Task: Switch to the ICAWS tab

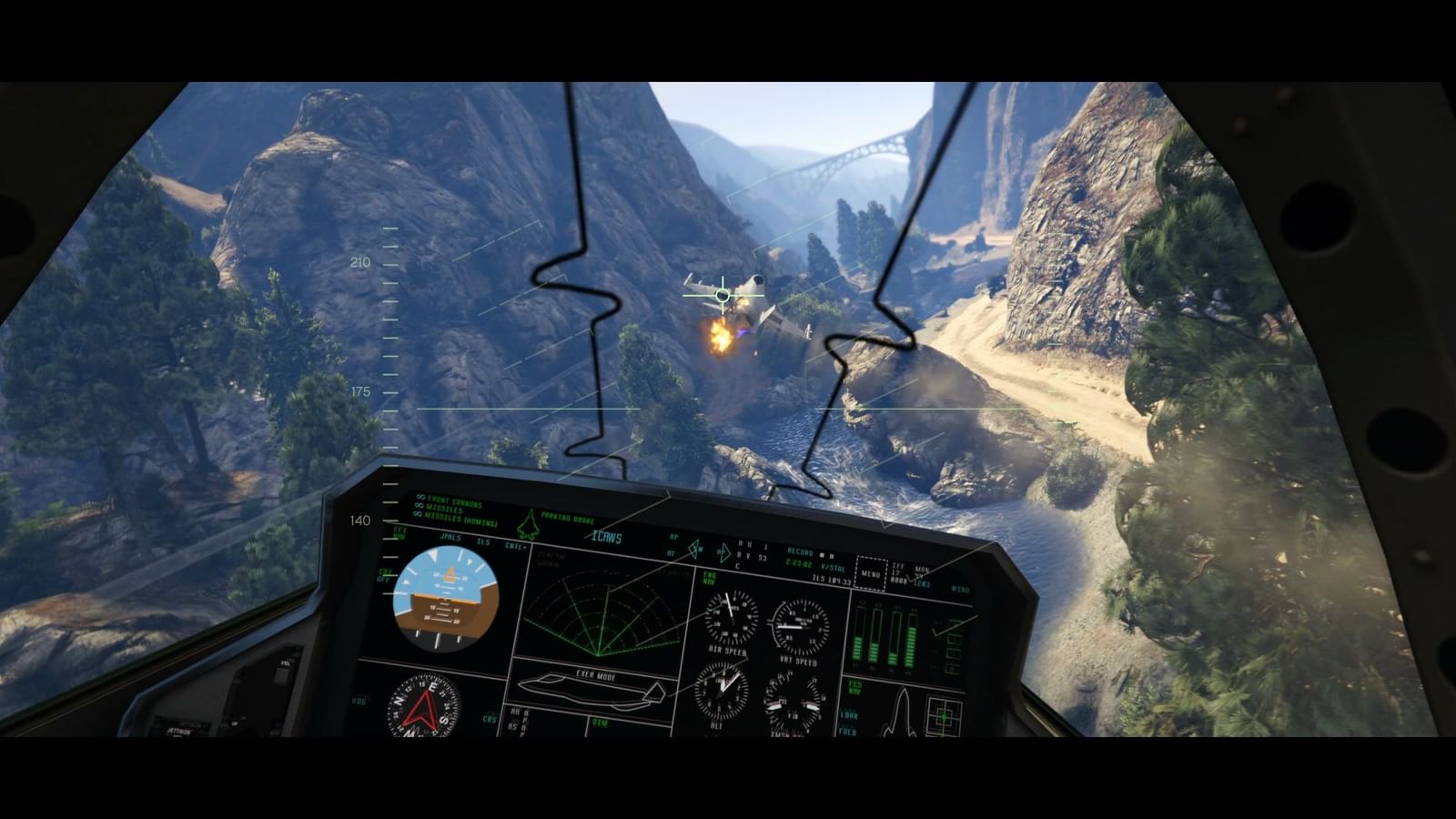Action: click(605, 538)
